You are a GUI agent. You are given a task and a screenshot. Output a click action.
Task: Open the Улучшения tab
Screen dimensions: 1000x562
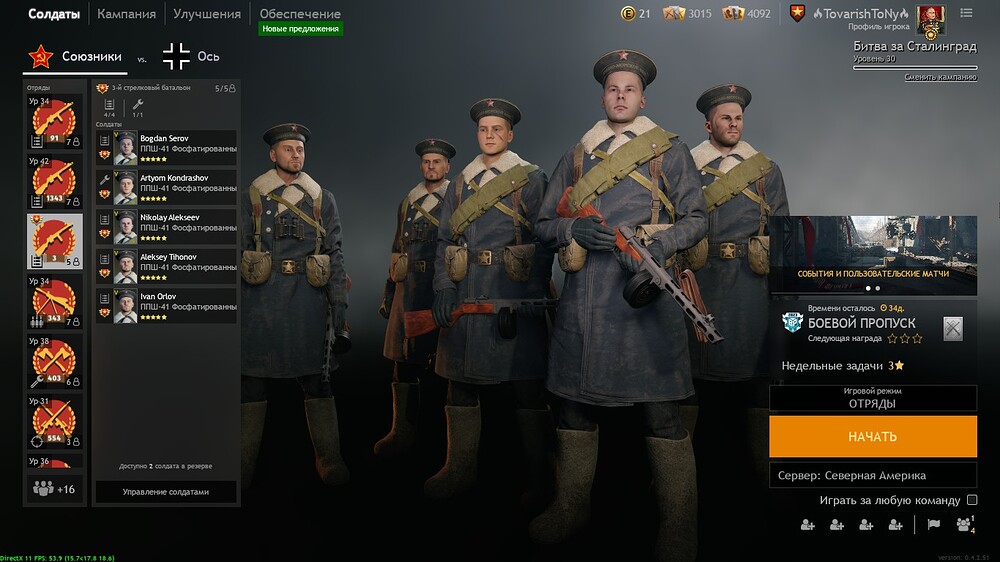click(206, 14)
